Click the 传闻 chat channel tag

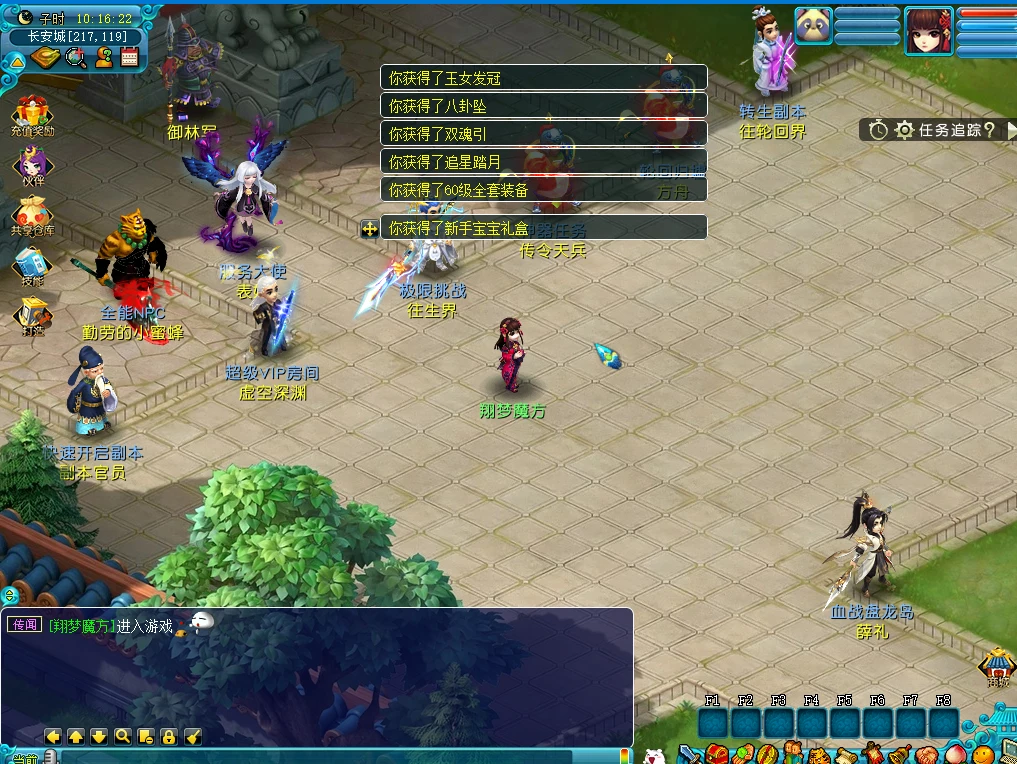pos(24,625)
